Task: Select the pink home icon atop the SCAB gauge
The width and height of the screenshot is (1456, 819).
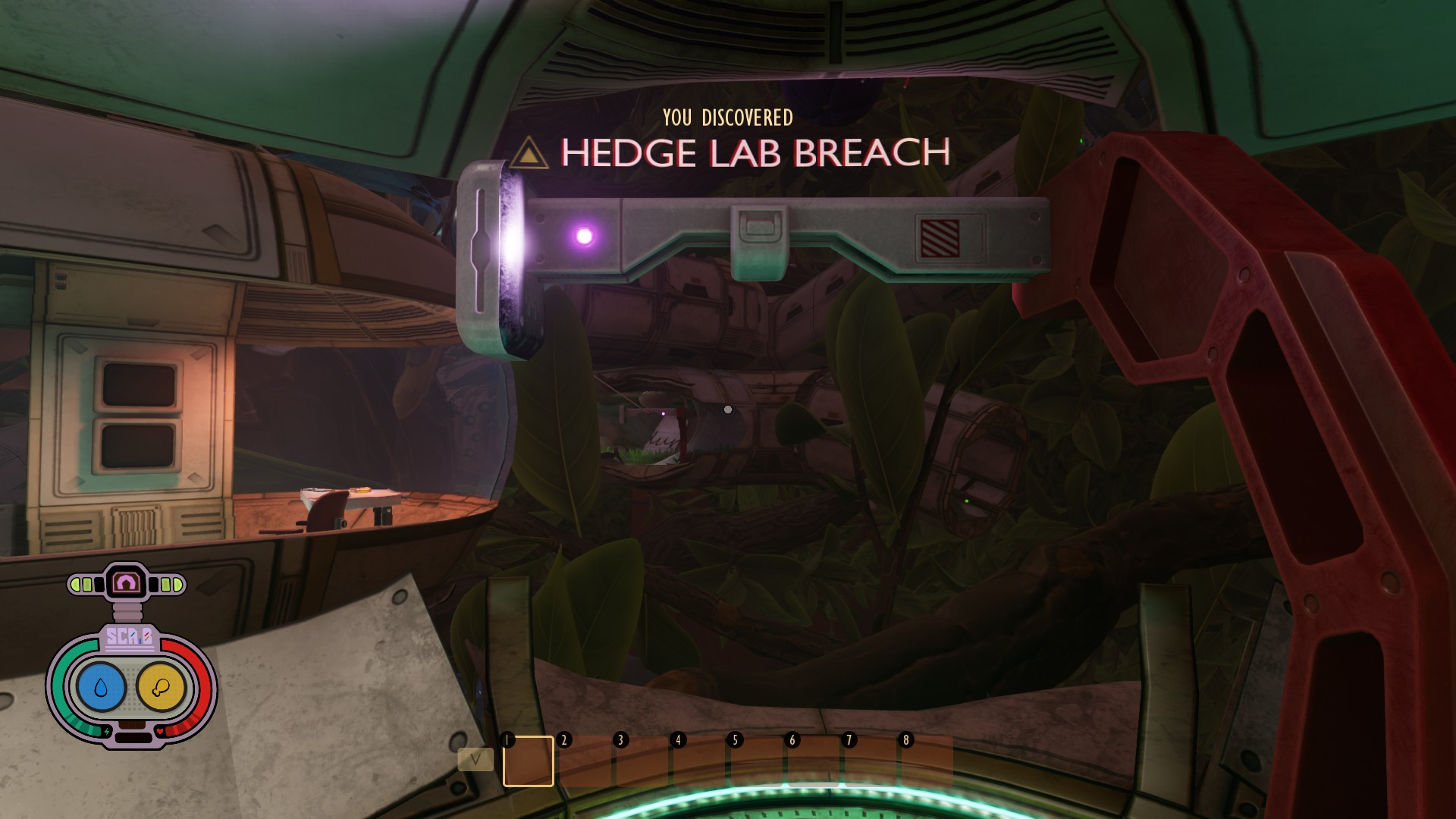Action: click(x=124, y=581)
